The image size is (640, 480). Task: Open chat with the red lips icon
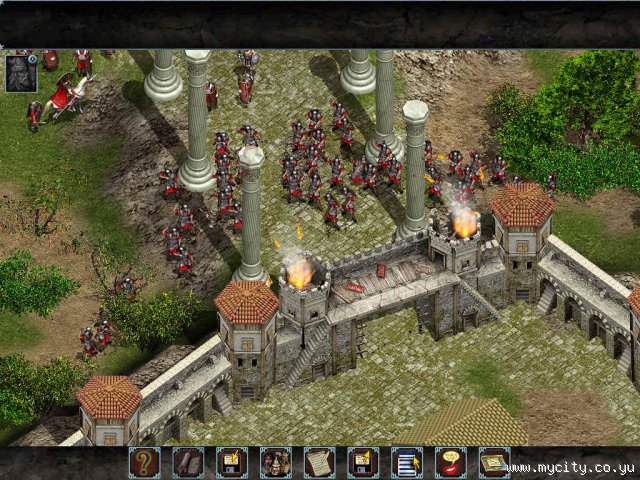(x=451, y=462)
